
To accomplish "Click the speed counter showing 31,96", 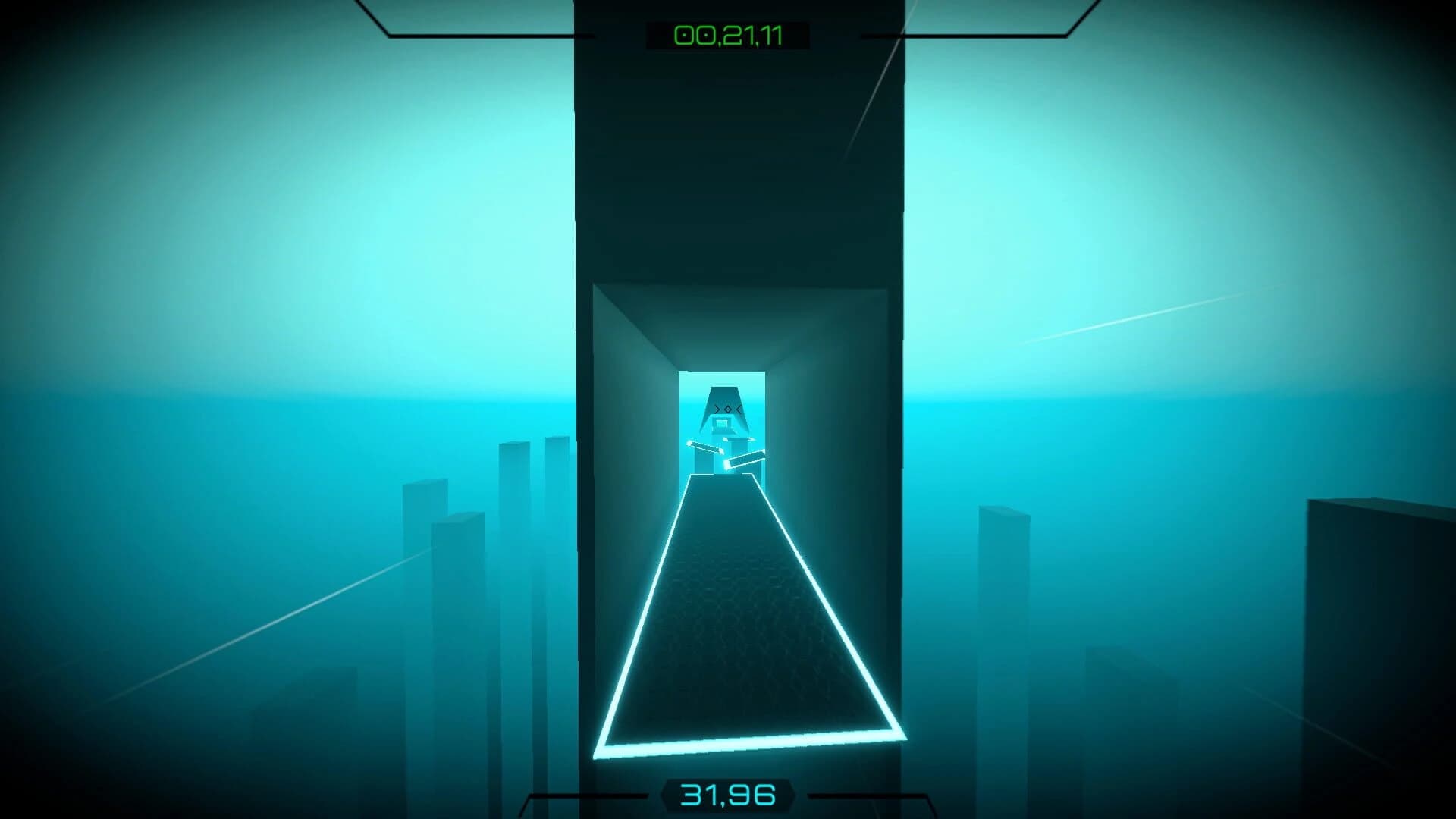I will tap(728, 793).
